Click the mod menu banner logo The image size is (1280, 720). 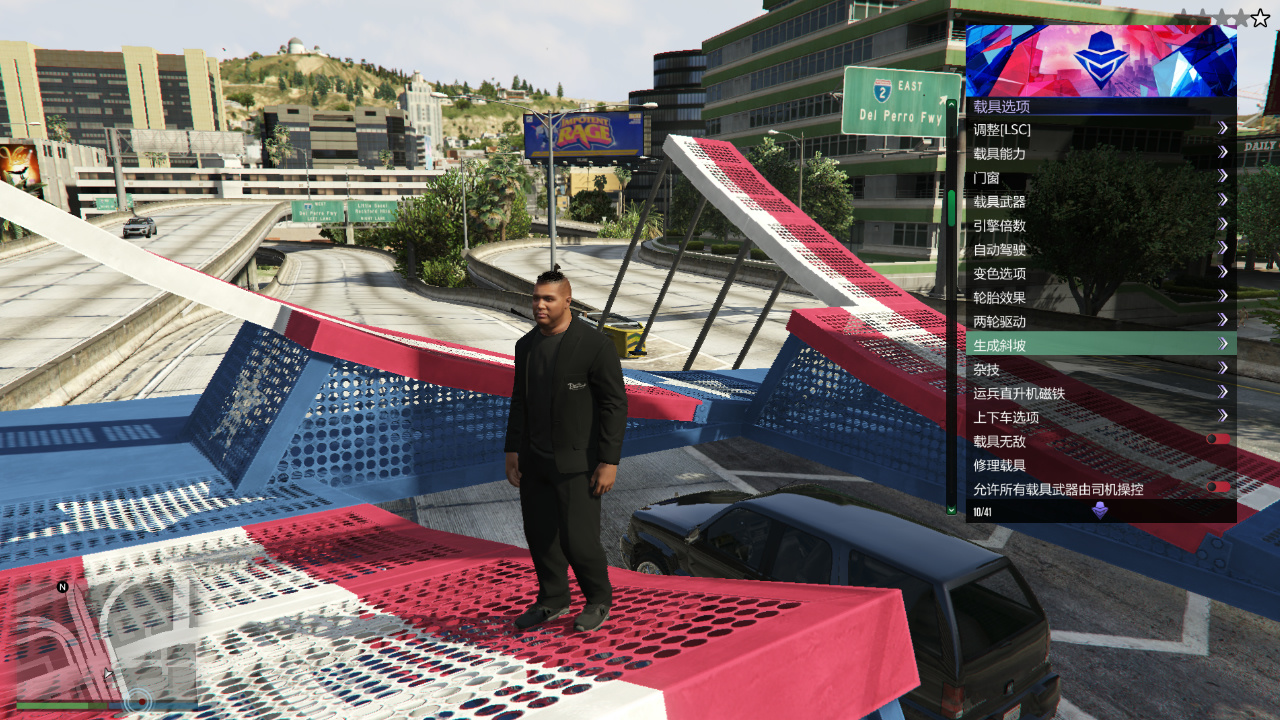(1100, 60)
